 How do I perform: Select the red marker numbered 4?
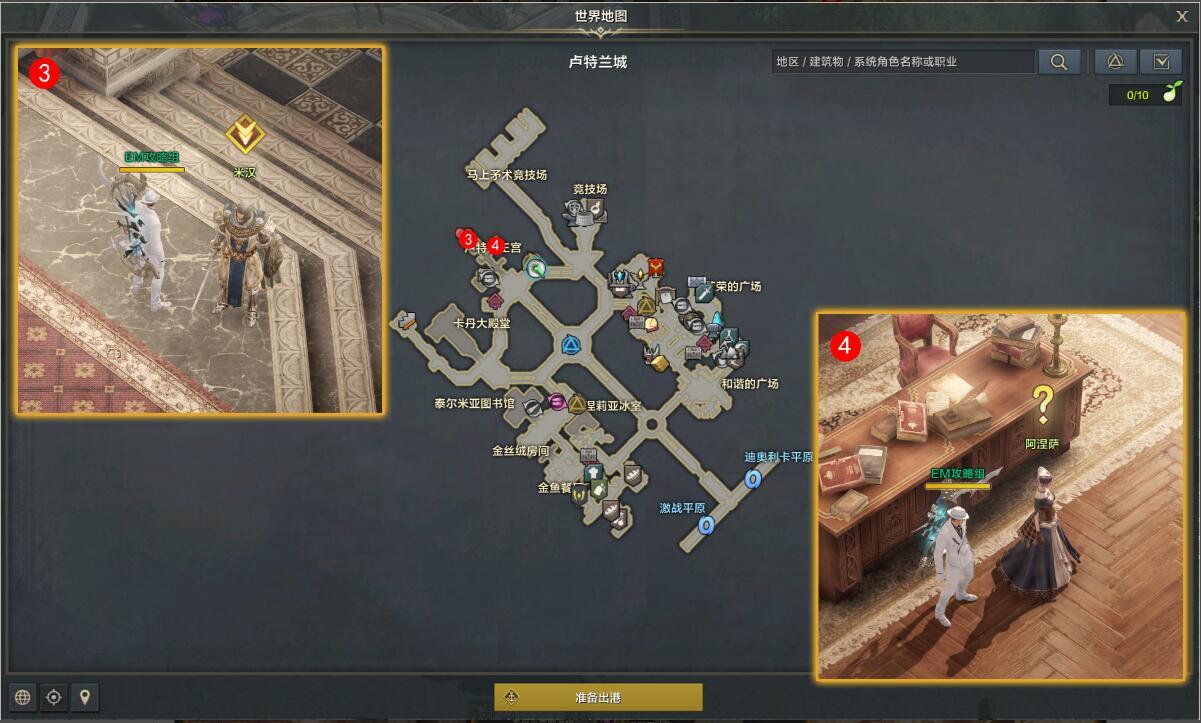click(x=495, y=245)
